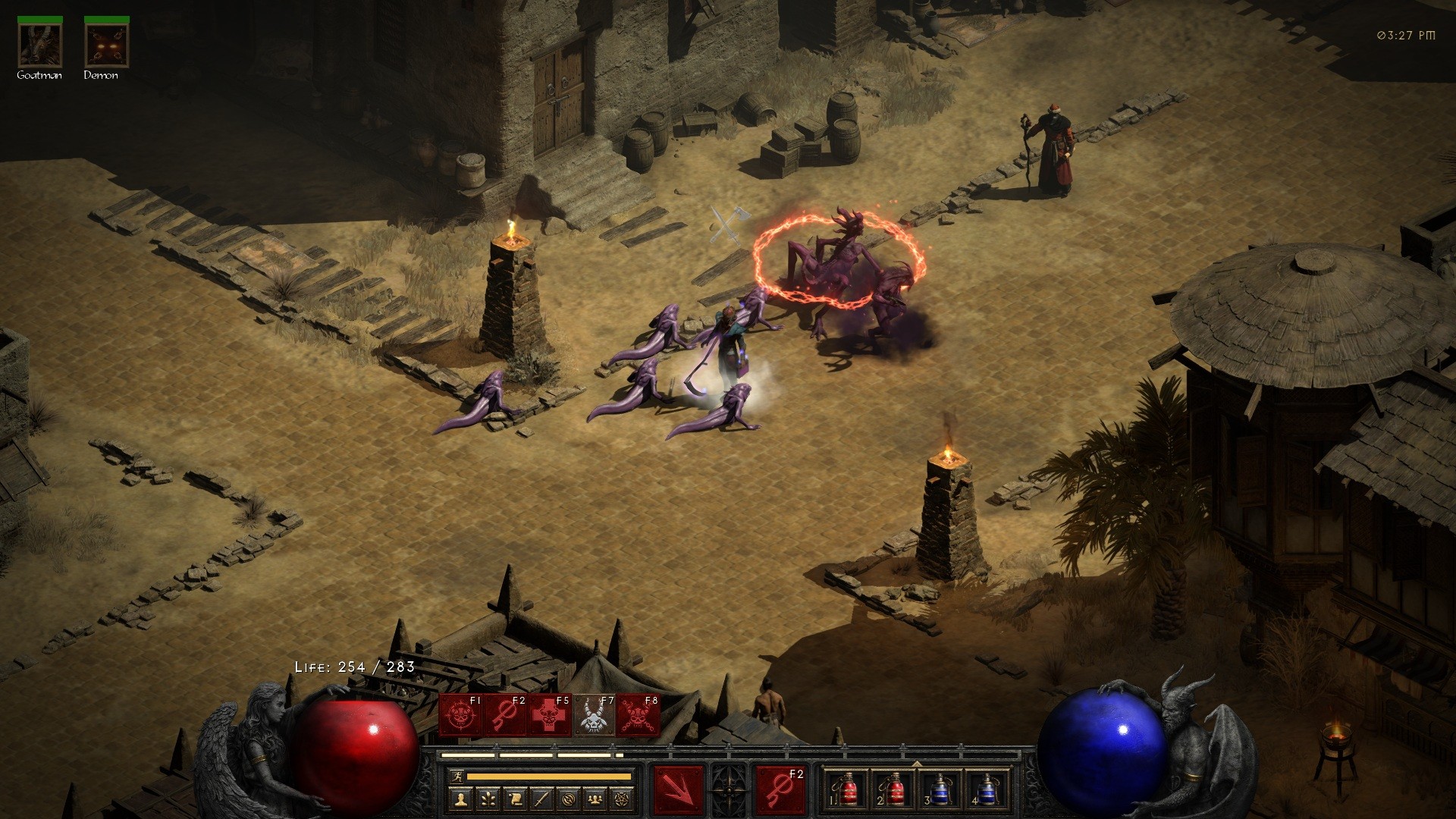Drink the blue mana potion in belt slot 3

[x=940, y=791]
